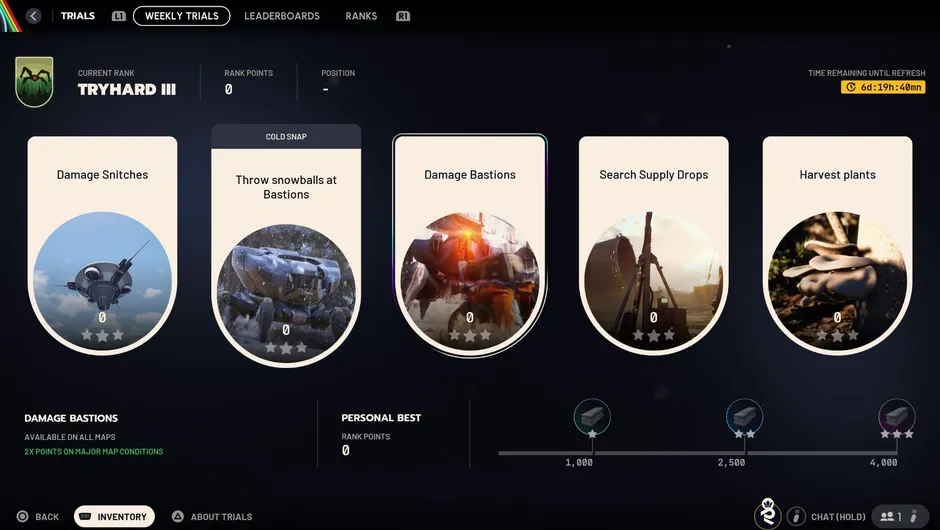Open the Leaderboards tab
The width and height of the screenshot is (940, 530).
tap(282, 16)
